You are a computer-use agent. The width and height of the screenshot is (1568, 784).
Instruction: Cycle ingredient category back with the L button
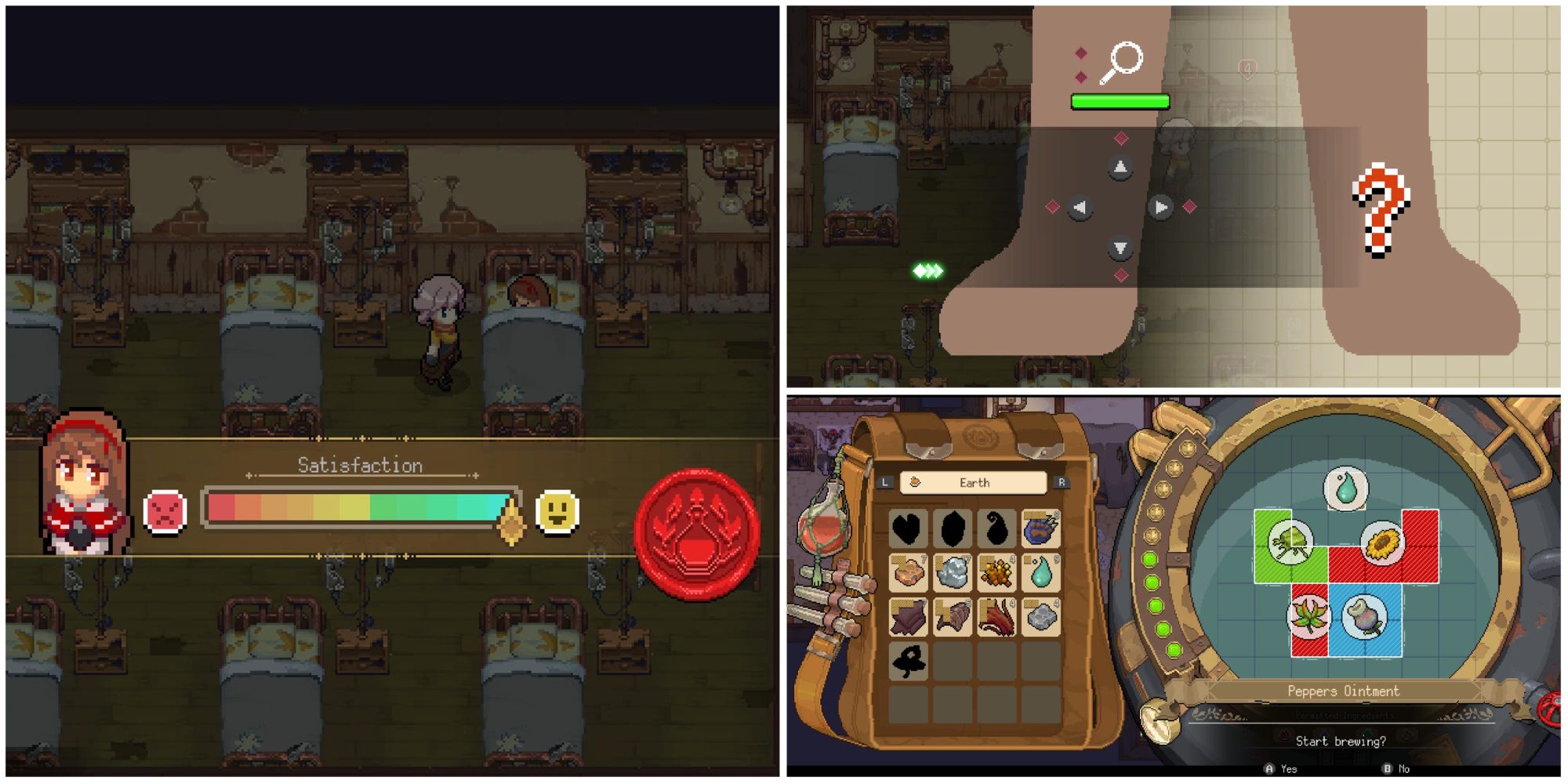[886, 483]
